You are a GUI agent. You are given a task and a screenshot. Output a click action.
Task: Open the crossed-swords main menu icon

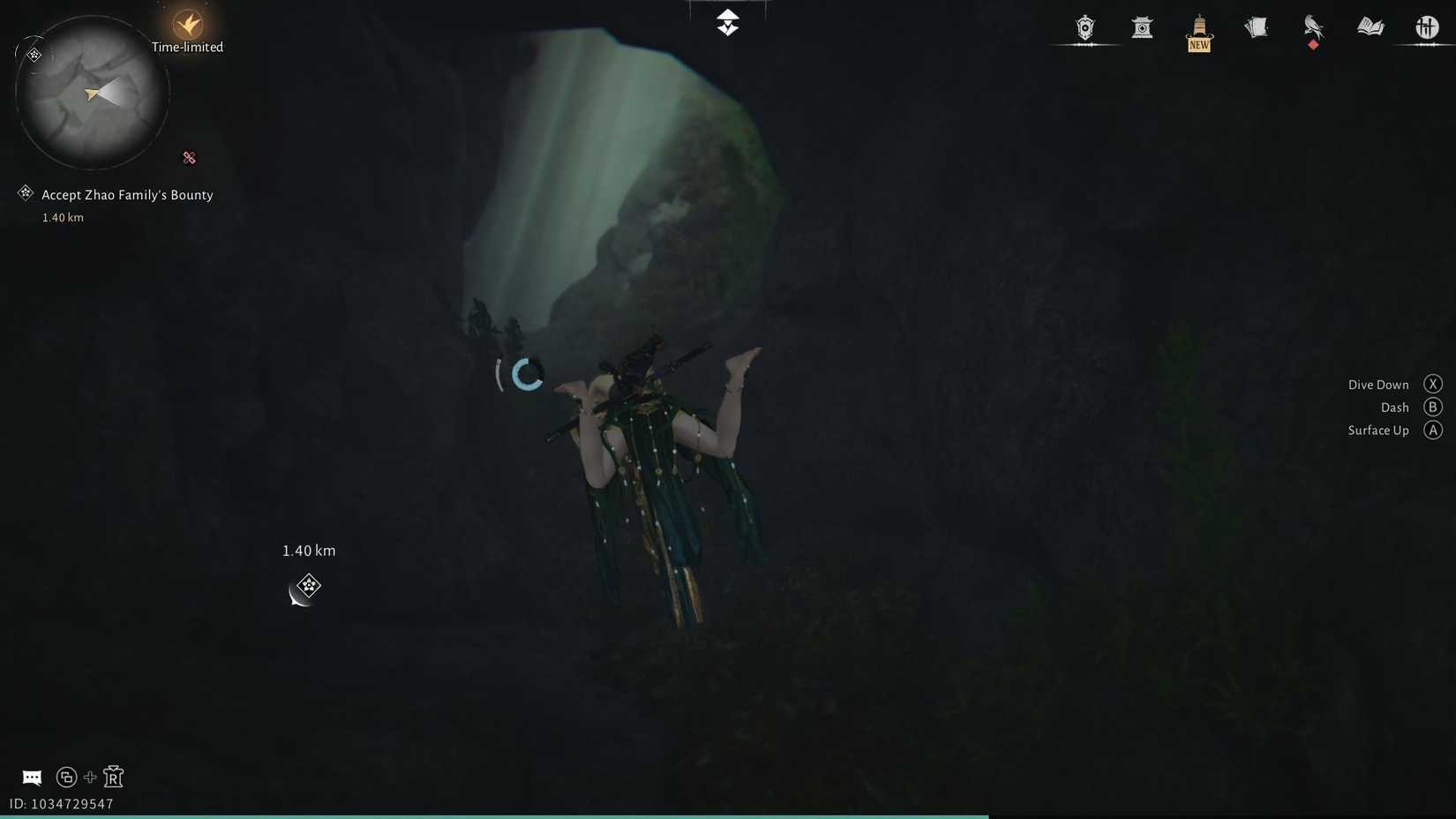pyautogui.click(x=1425, y=27)
